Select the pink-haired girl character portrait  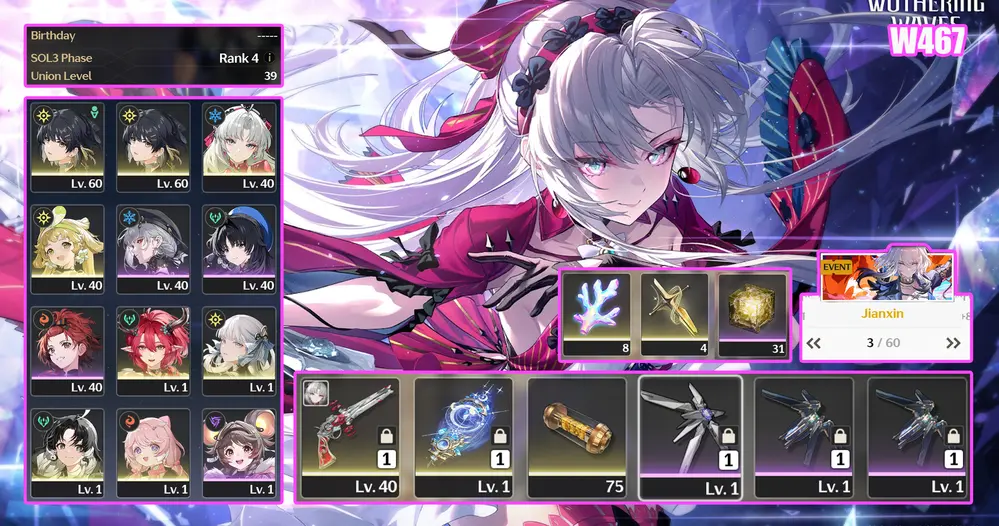coord(154,452)
